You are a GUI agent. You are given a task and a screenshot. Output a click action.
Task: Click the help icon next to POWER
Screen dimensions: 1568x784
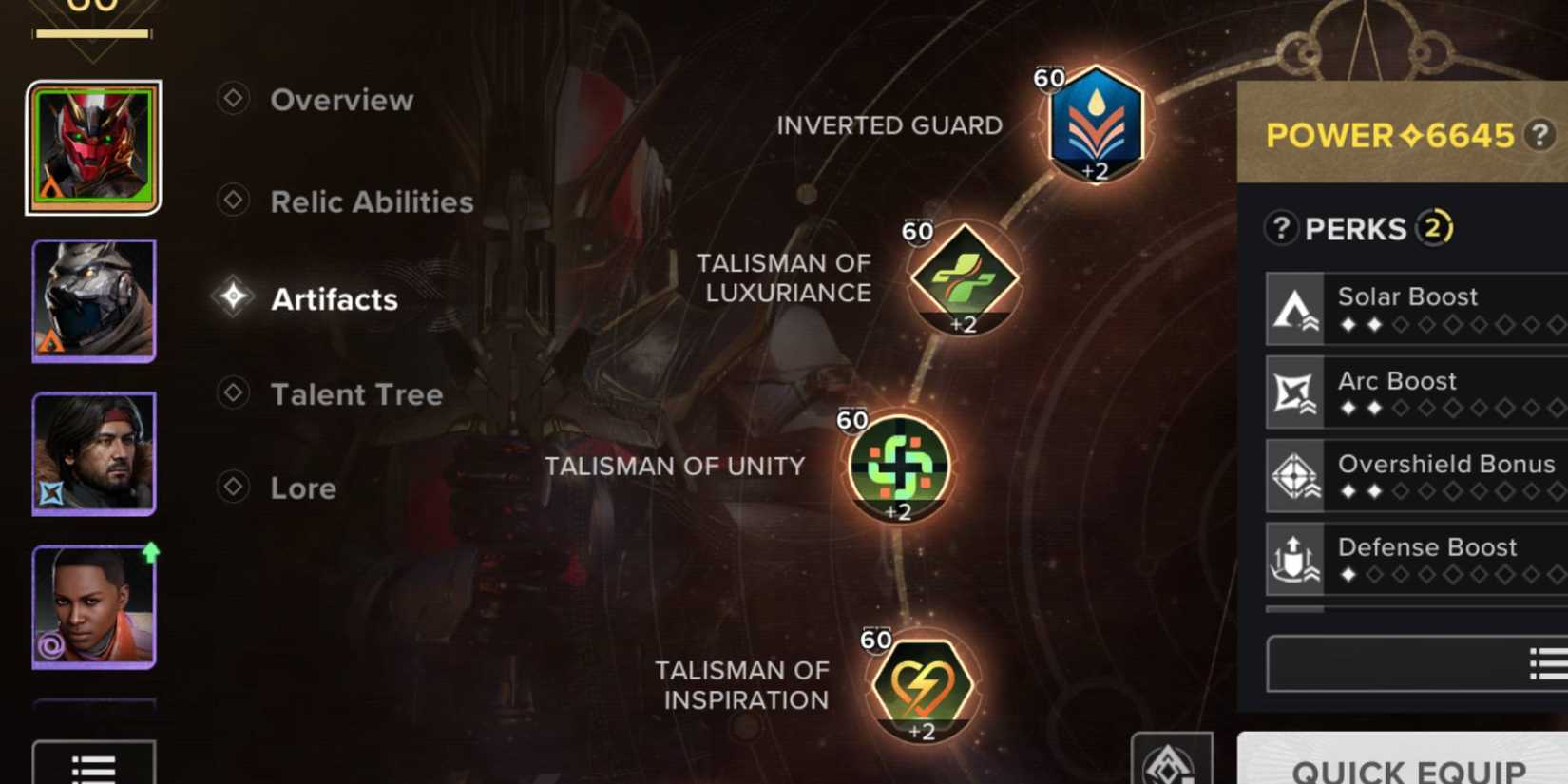coord(1539,135)
